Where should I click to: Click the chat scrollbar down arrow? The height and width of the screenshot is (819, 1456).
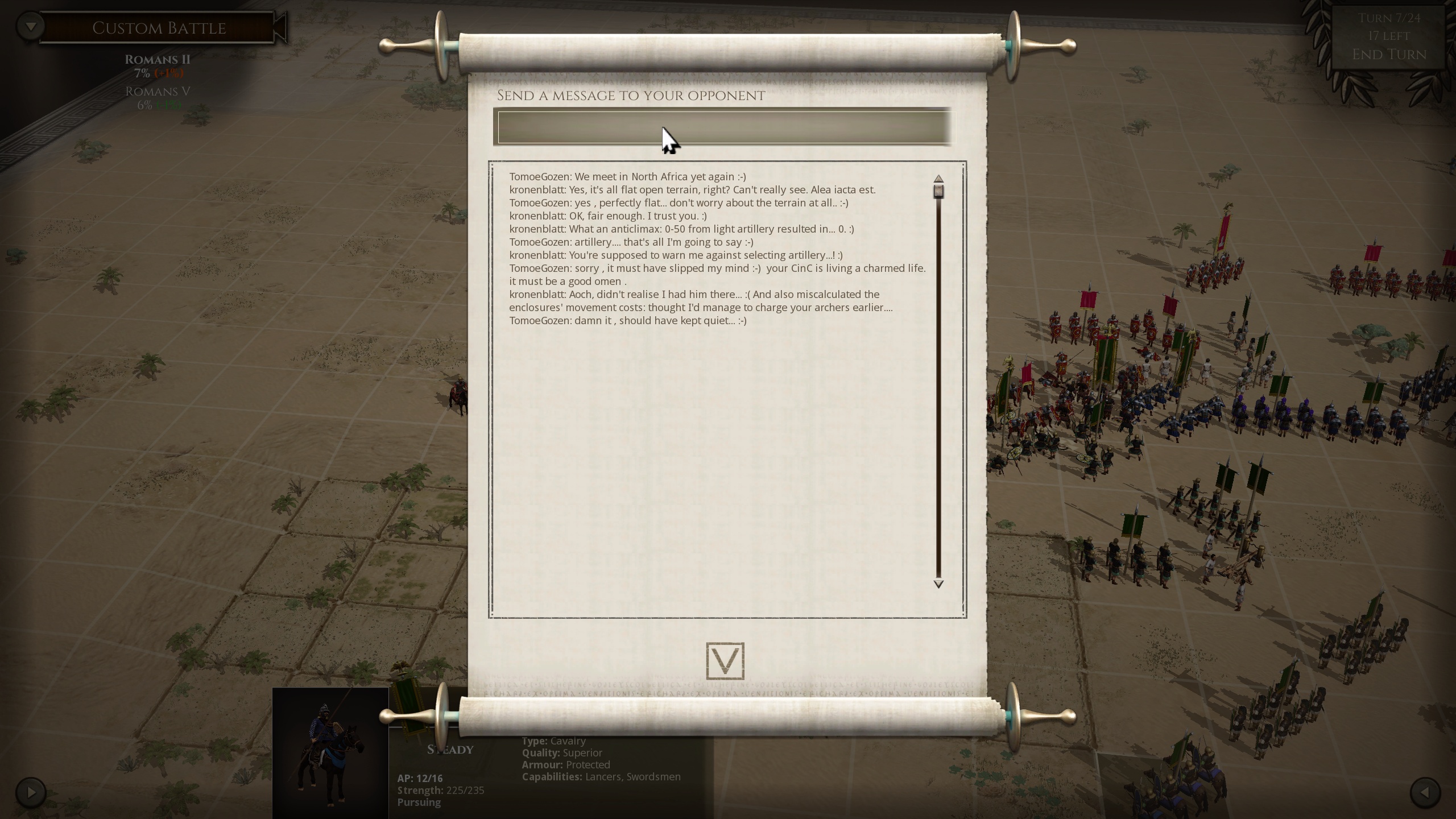point(938,584)
